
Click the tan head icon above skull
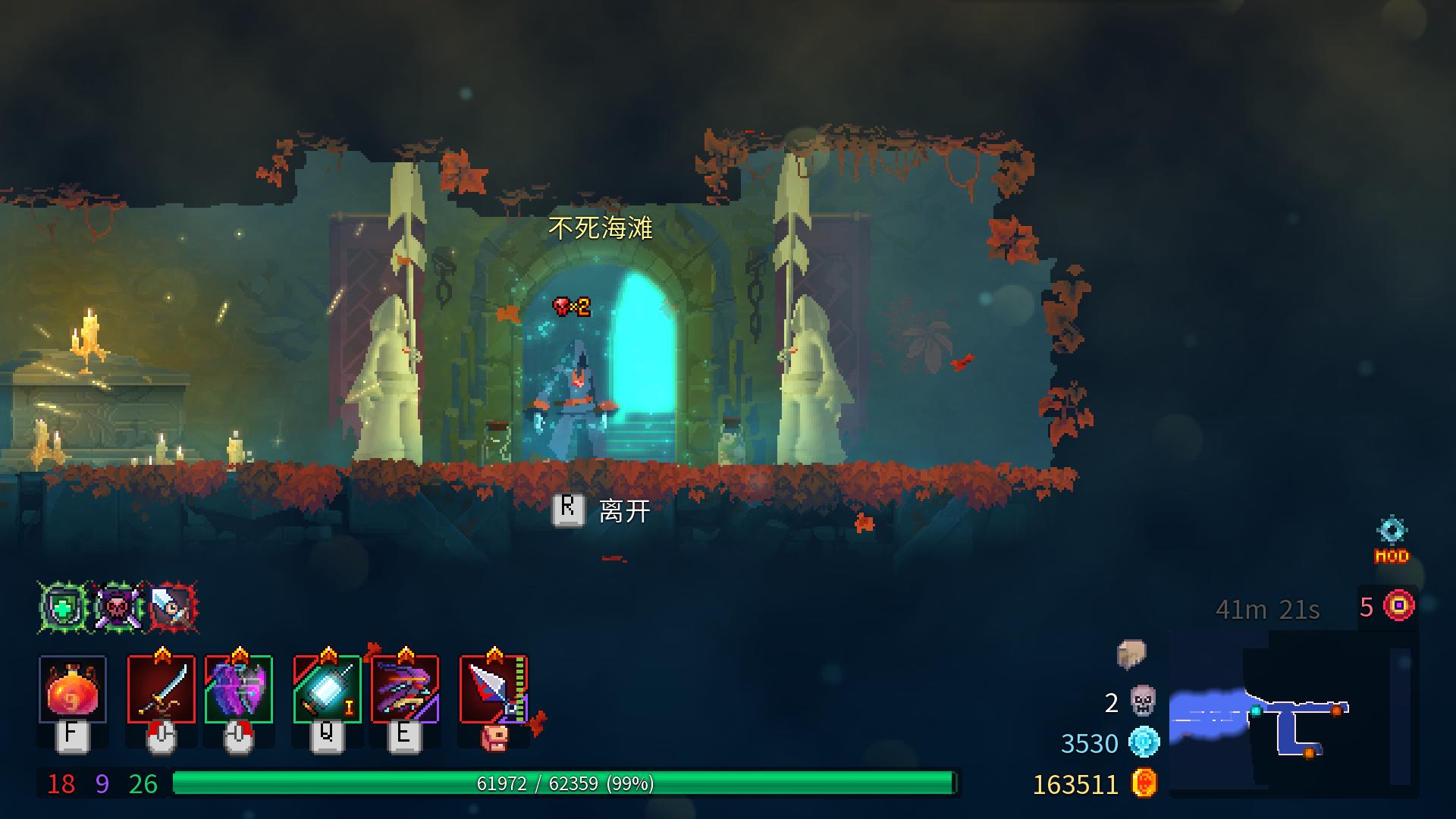[1131, 654]
